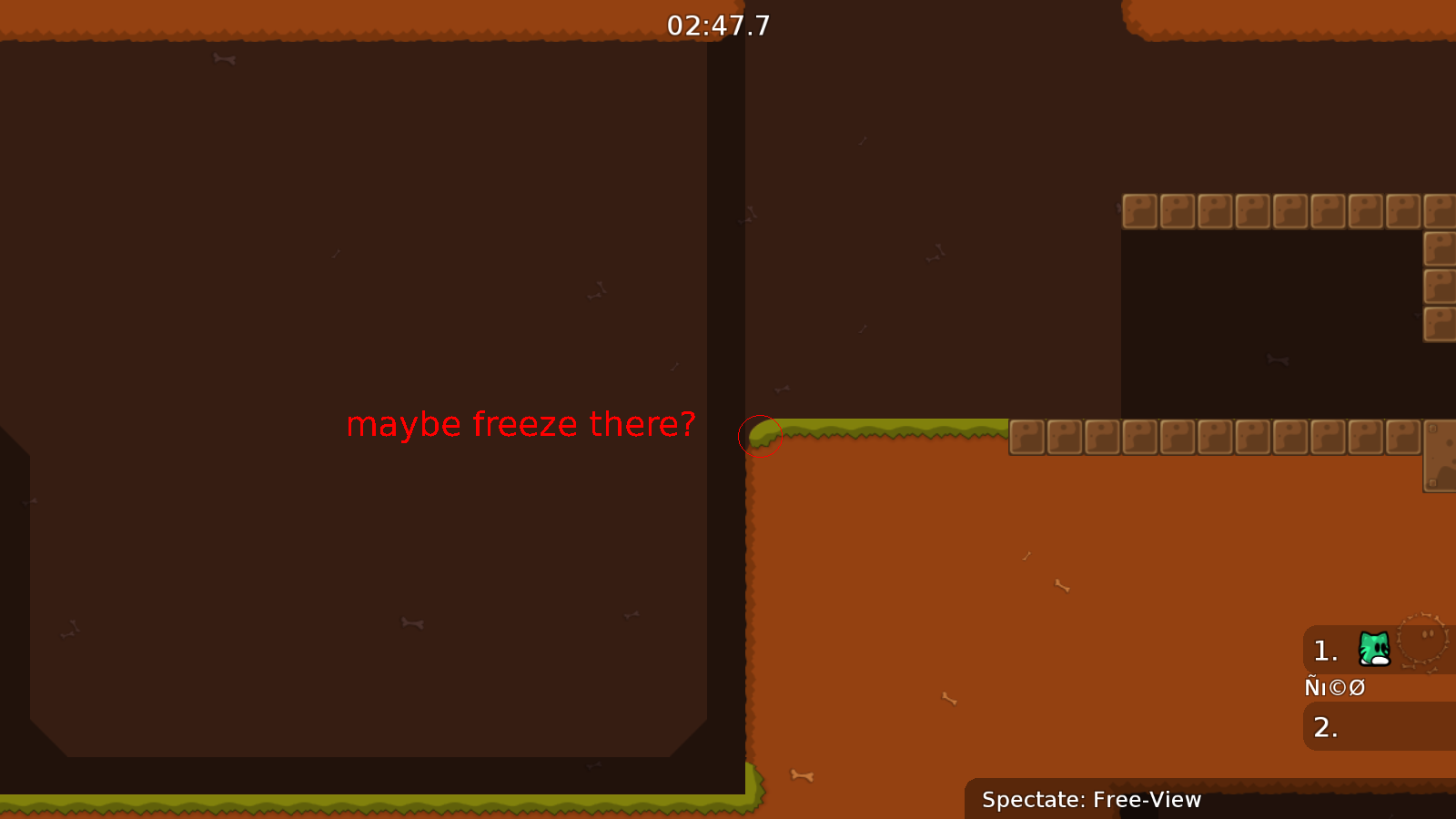Click the player name "Ñı©Ø"
Image resolution: width=1456 pixels, height=819 pixels.
(1335, 687)
